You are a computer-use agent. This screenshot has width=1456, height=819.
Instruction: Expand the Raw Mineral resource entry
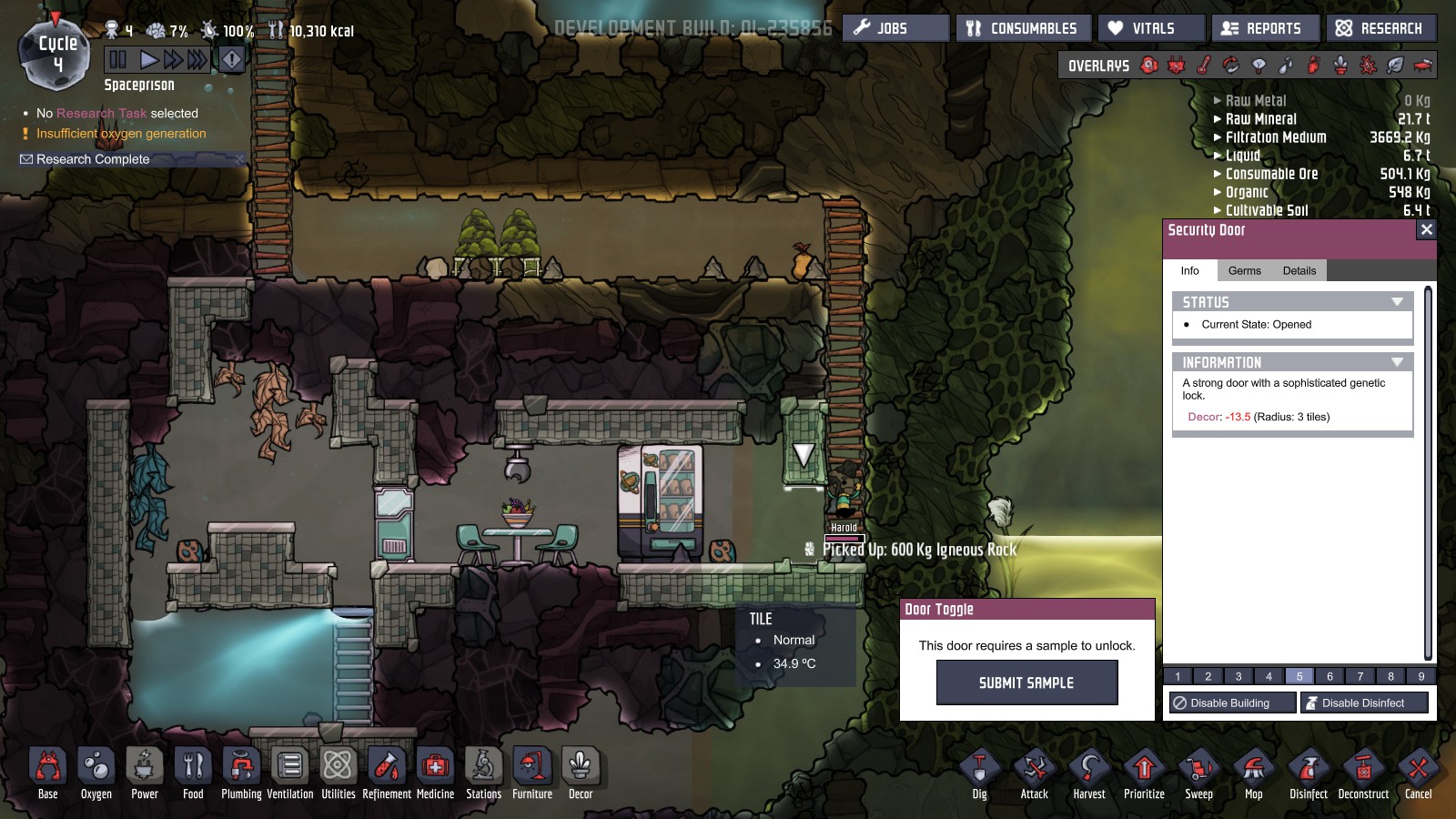pyautogui.click(x=1218, y=118)
